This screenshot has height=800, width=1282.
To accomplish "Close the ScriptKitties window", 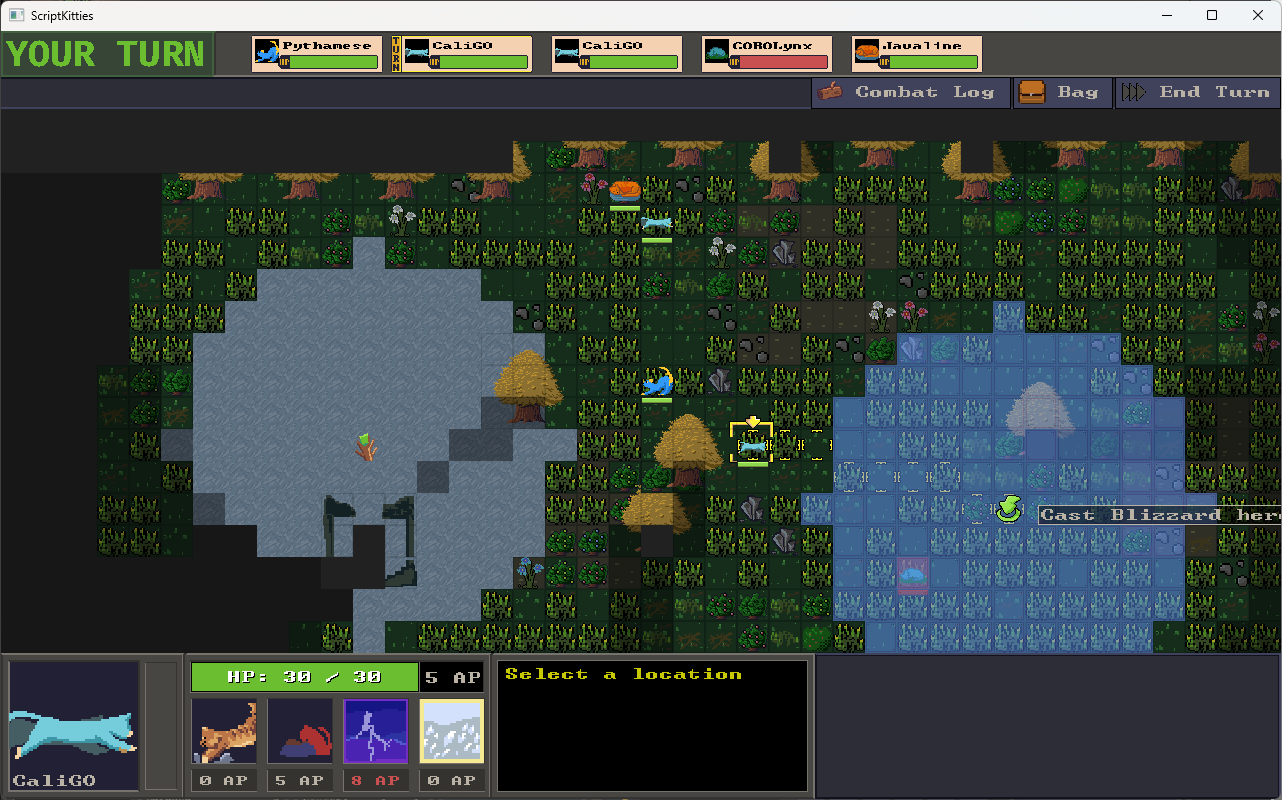I will (x=1258, y=15).
